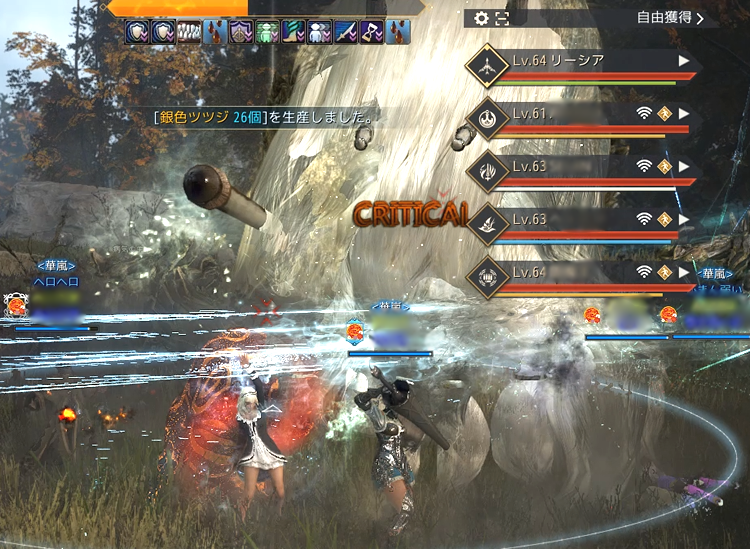Click the white figure speed buff icon

(319, 32)
